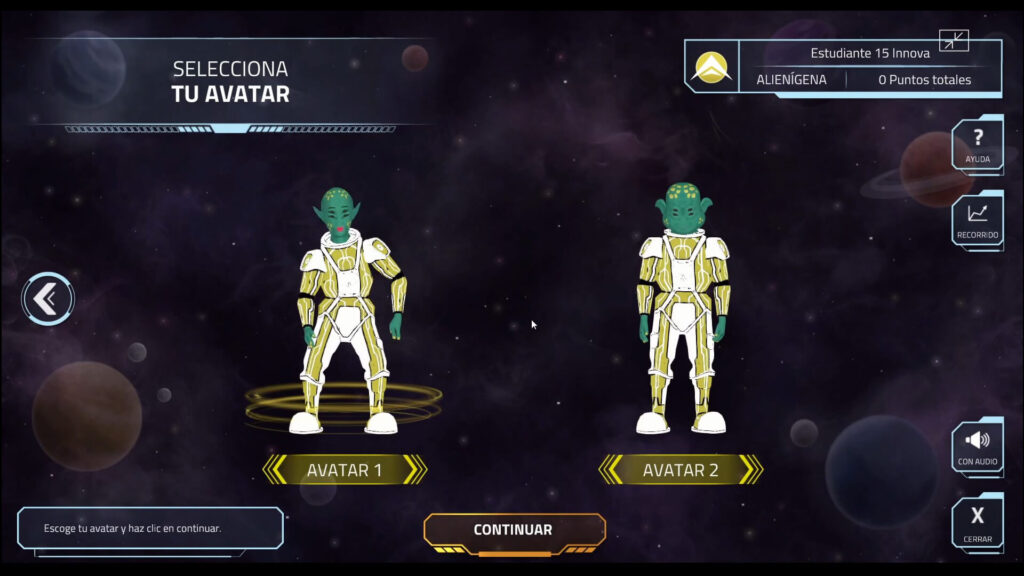Toggle the Con Audio sound button
The width and height of the screenshot is (1024, 576).
pos(977,446)
